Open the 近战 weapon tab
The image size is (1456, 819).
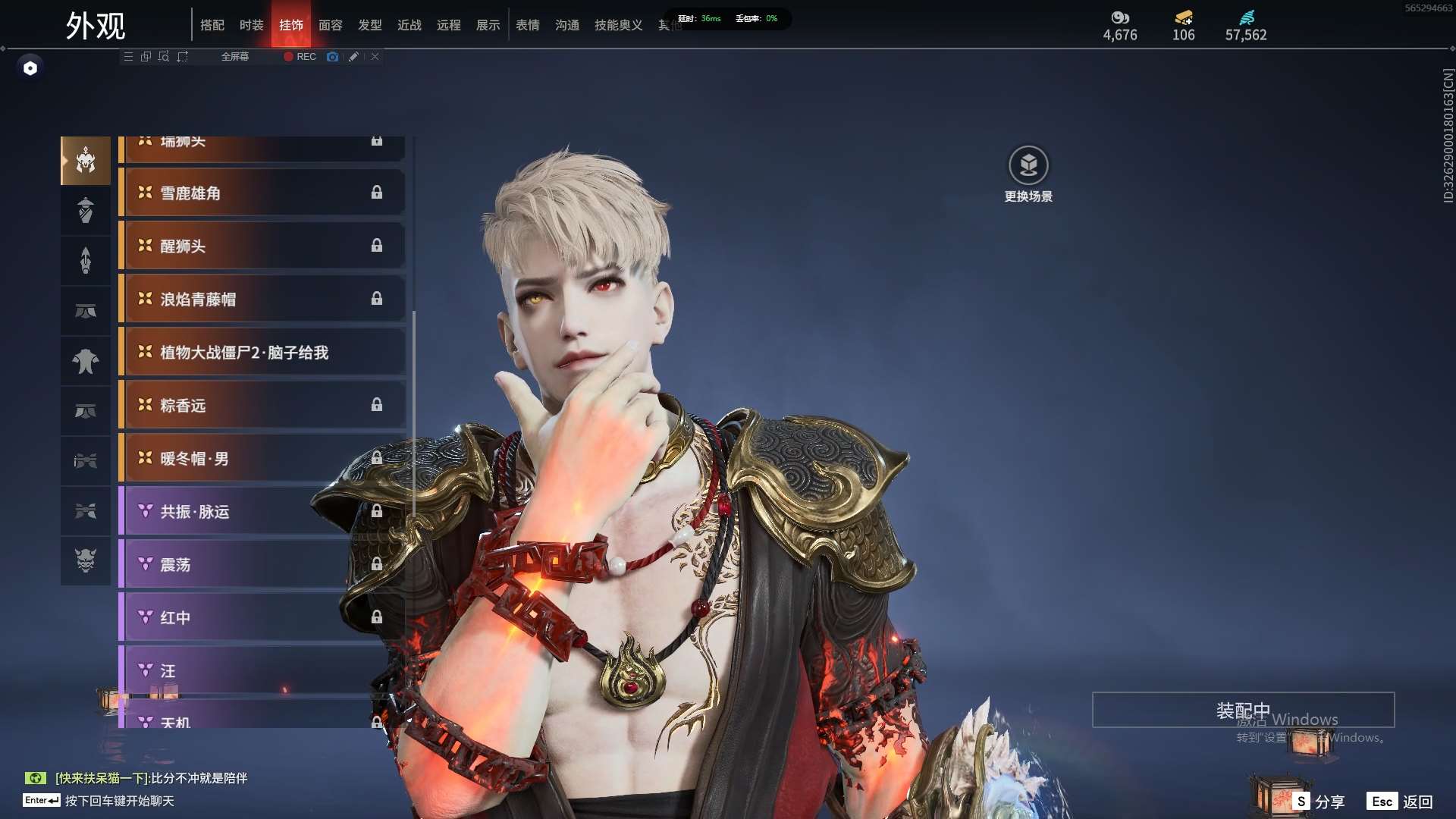409,25
